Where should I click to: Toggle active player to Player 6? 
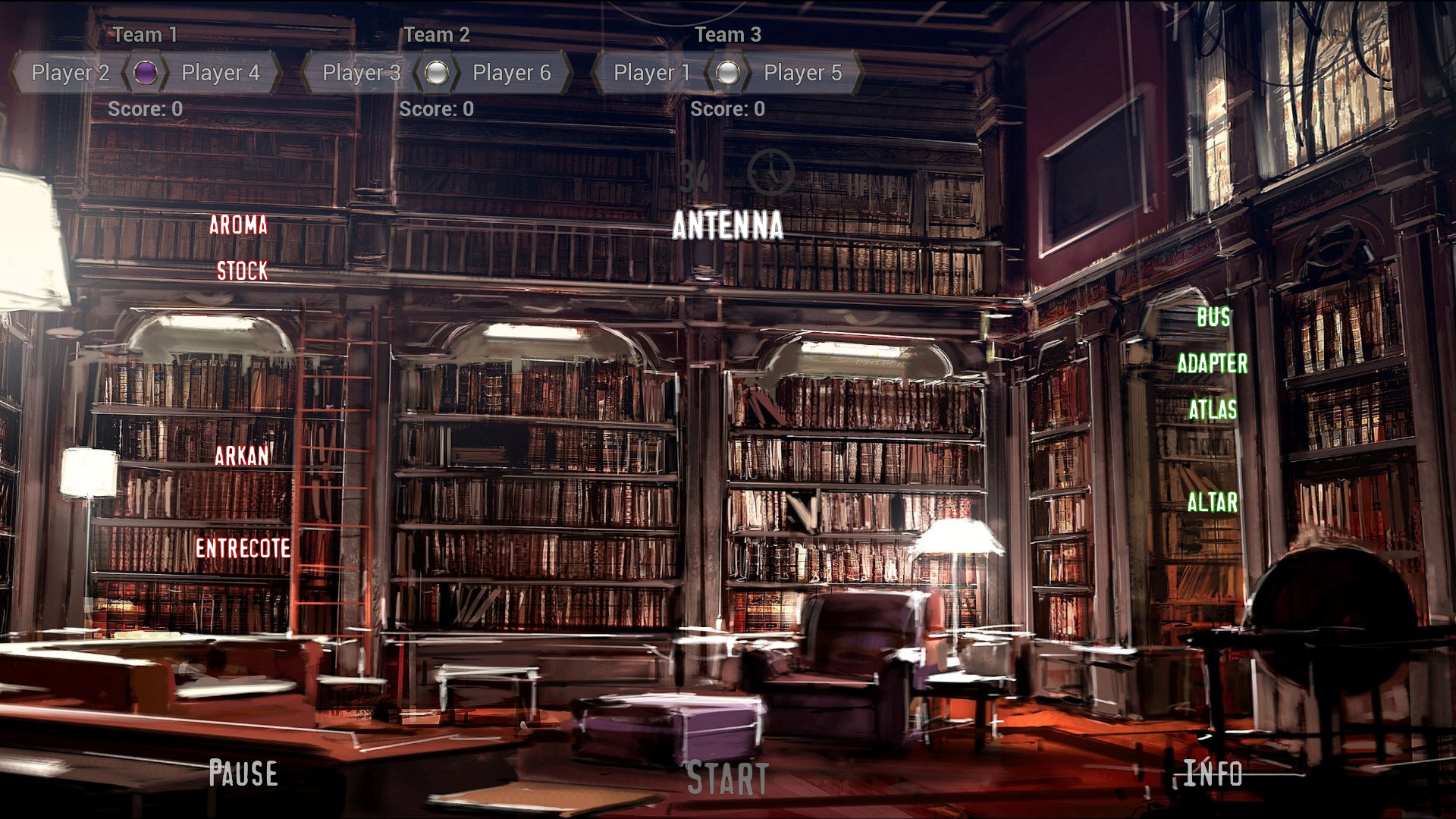coord(511,73)
